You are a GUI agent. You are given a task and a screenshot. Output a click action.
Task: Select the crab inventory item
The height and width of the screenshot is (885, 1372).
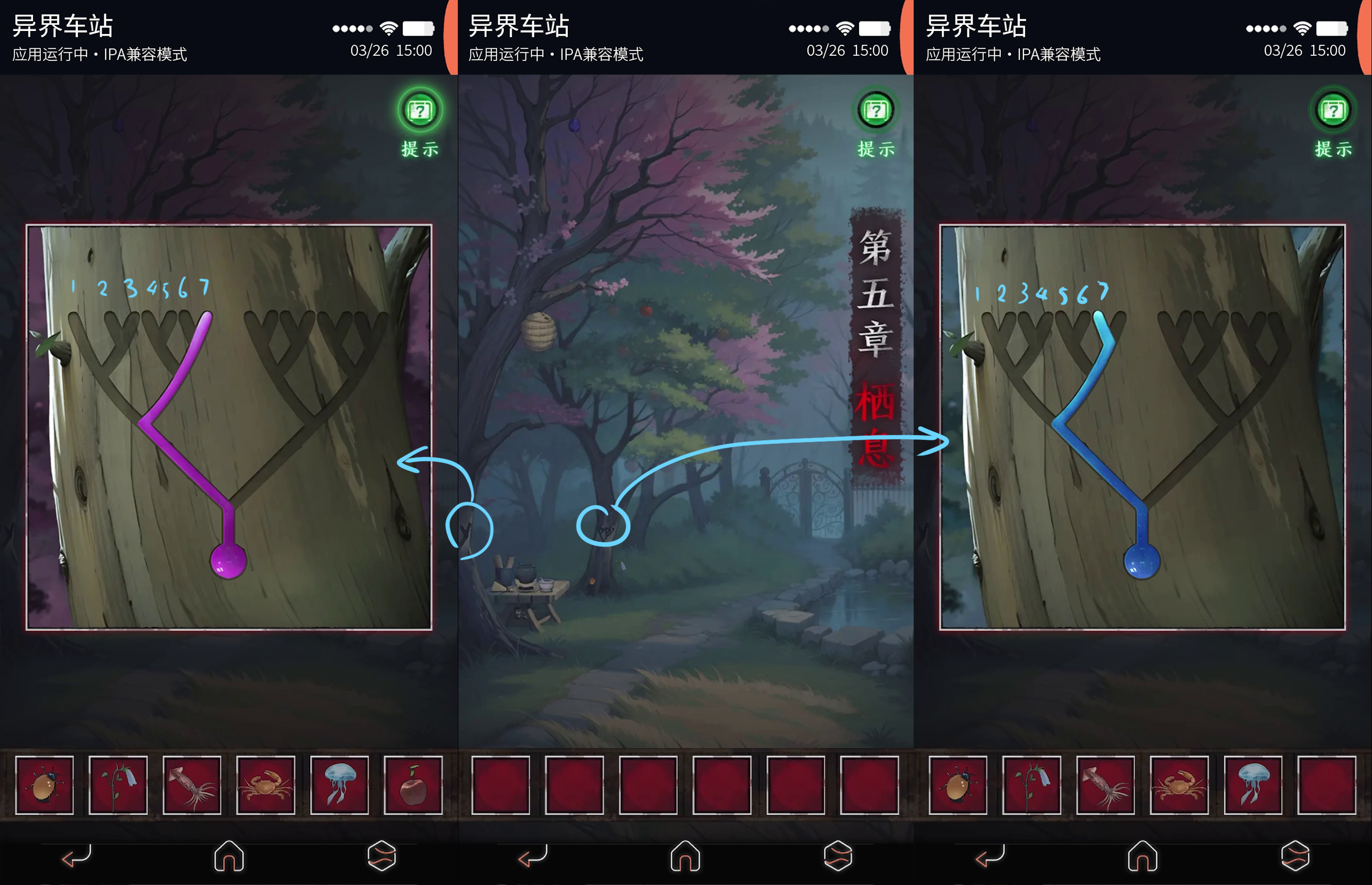265,785
